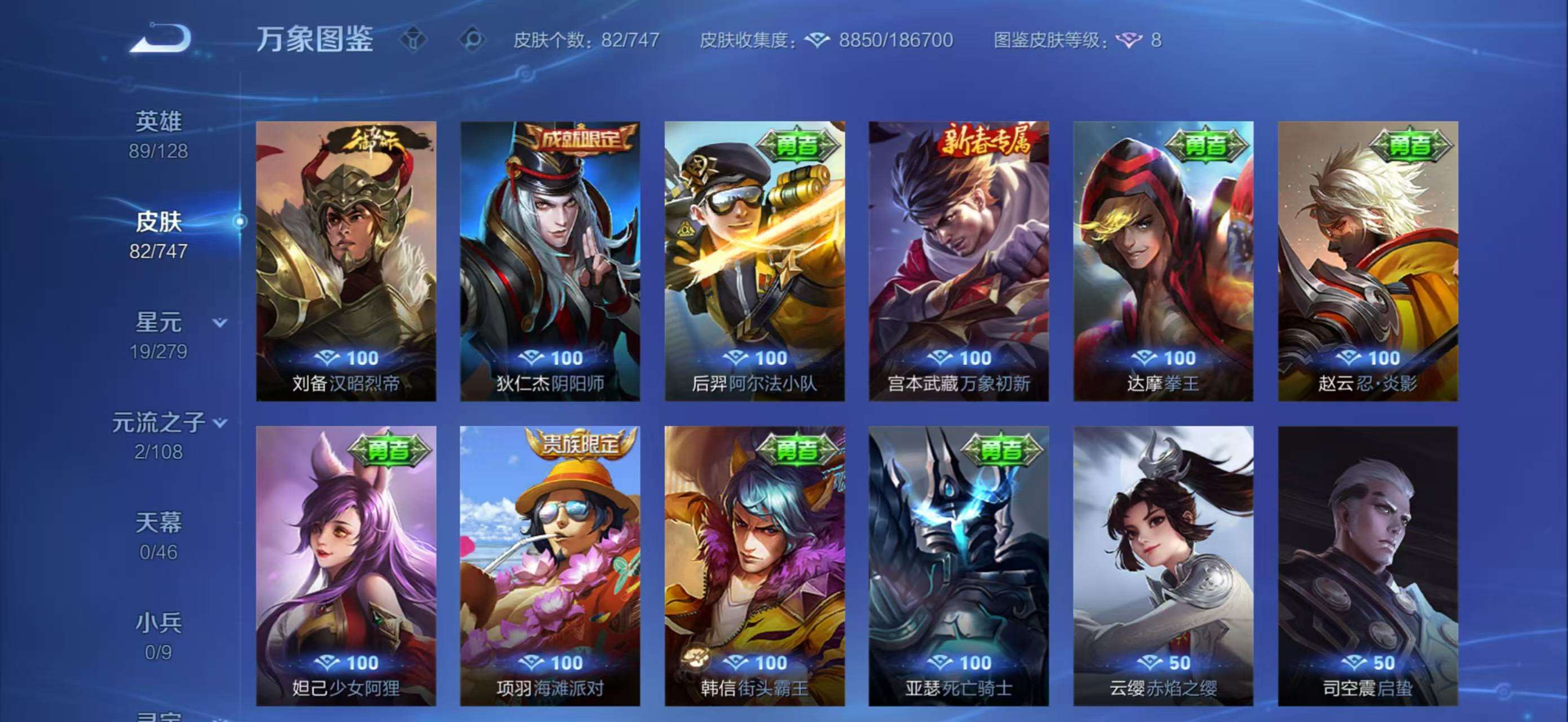Click the level gem icon beside 图鉴皮肤等级
This screenshot has height=722, width=1568.
(1129, 41)
